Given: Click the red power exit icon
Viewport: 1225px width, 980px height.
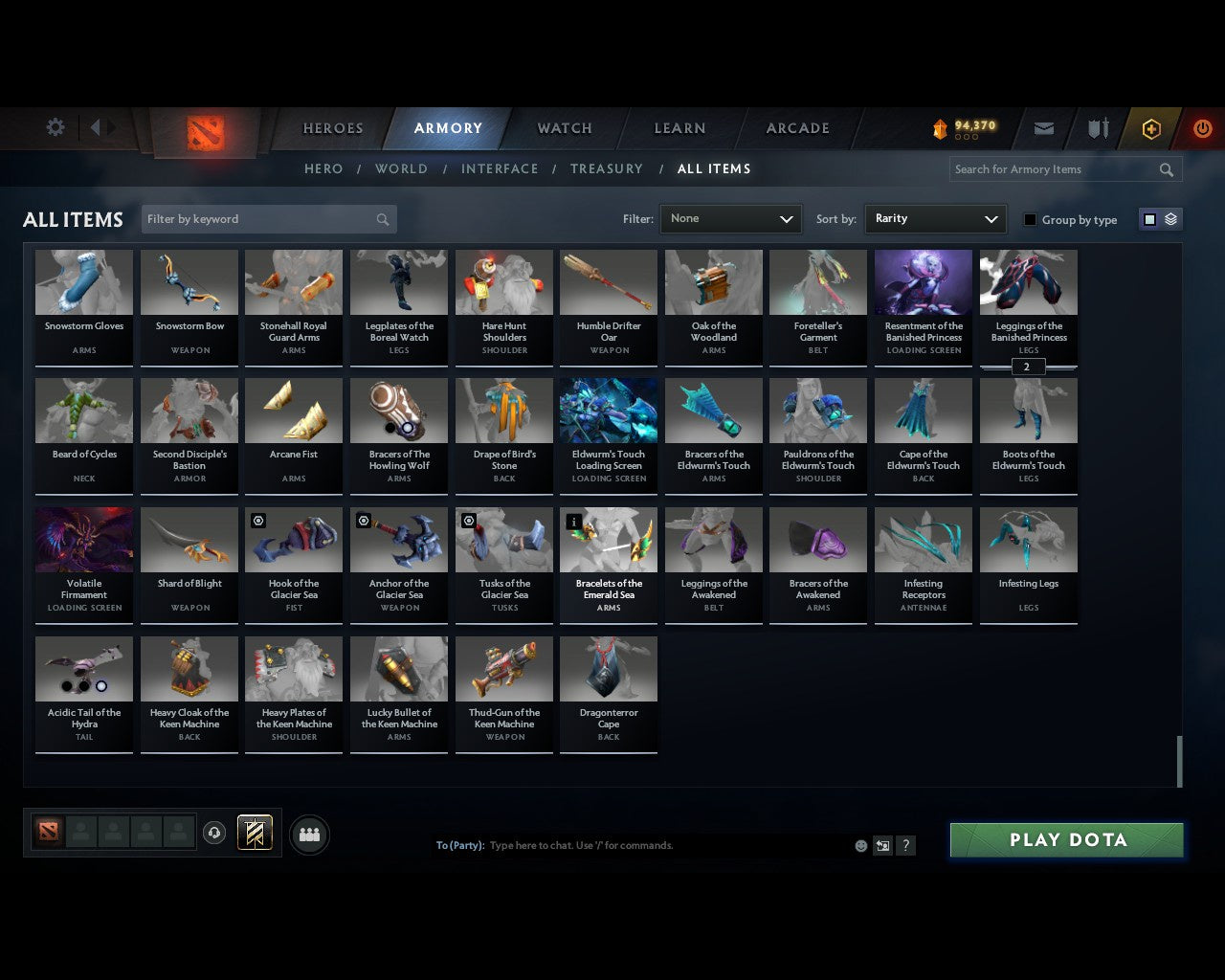Looking at the screenshot, I should click(x=1202, y=127).
